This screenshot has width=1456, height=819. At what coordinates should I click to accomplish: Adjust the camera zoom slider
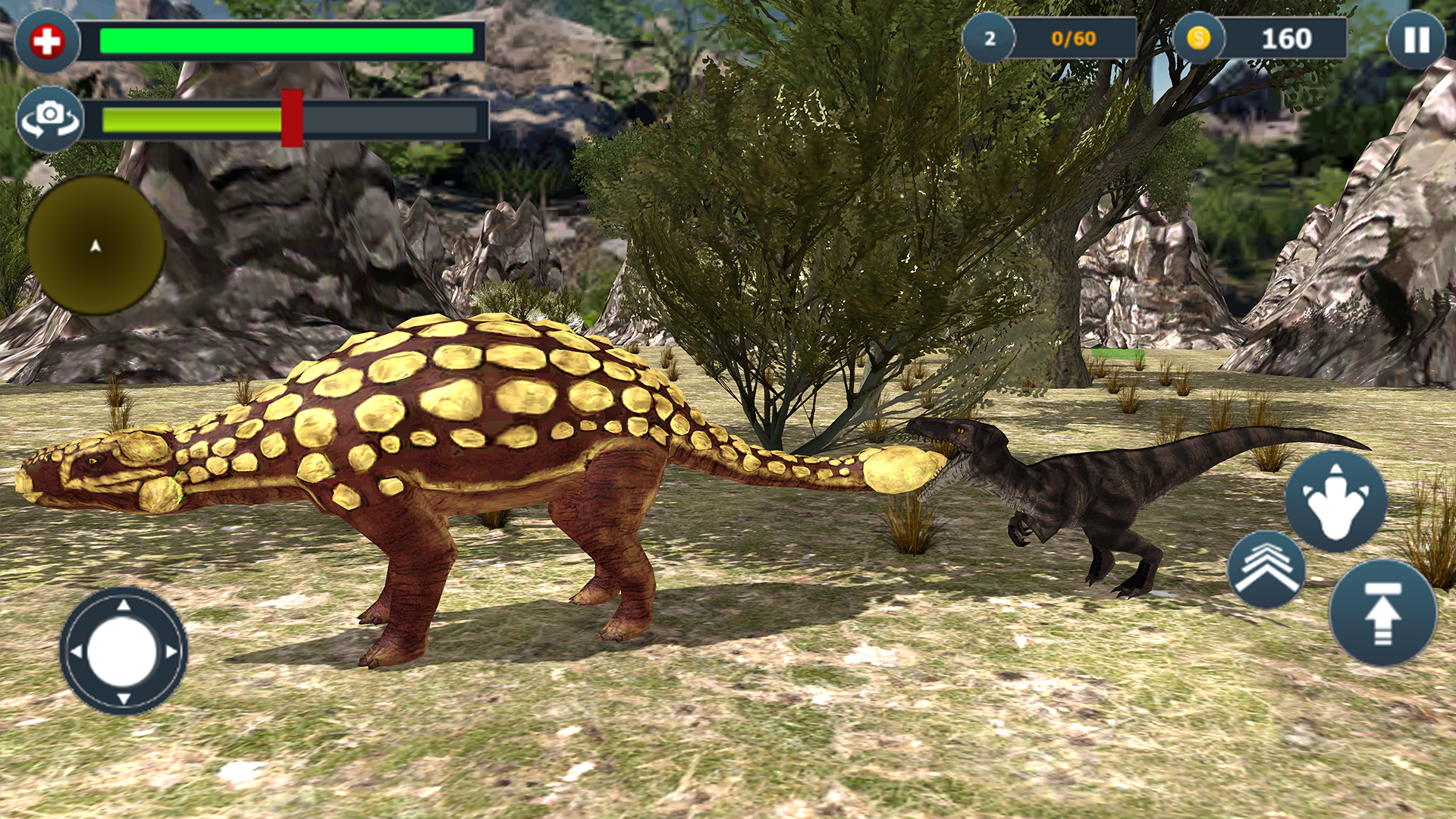click(292, 119)
